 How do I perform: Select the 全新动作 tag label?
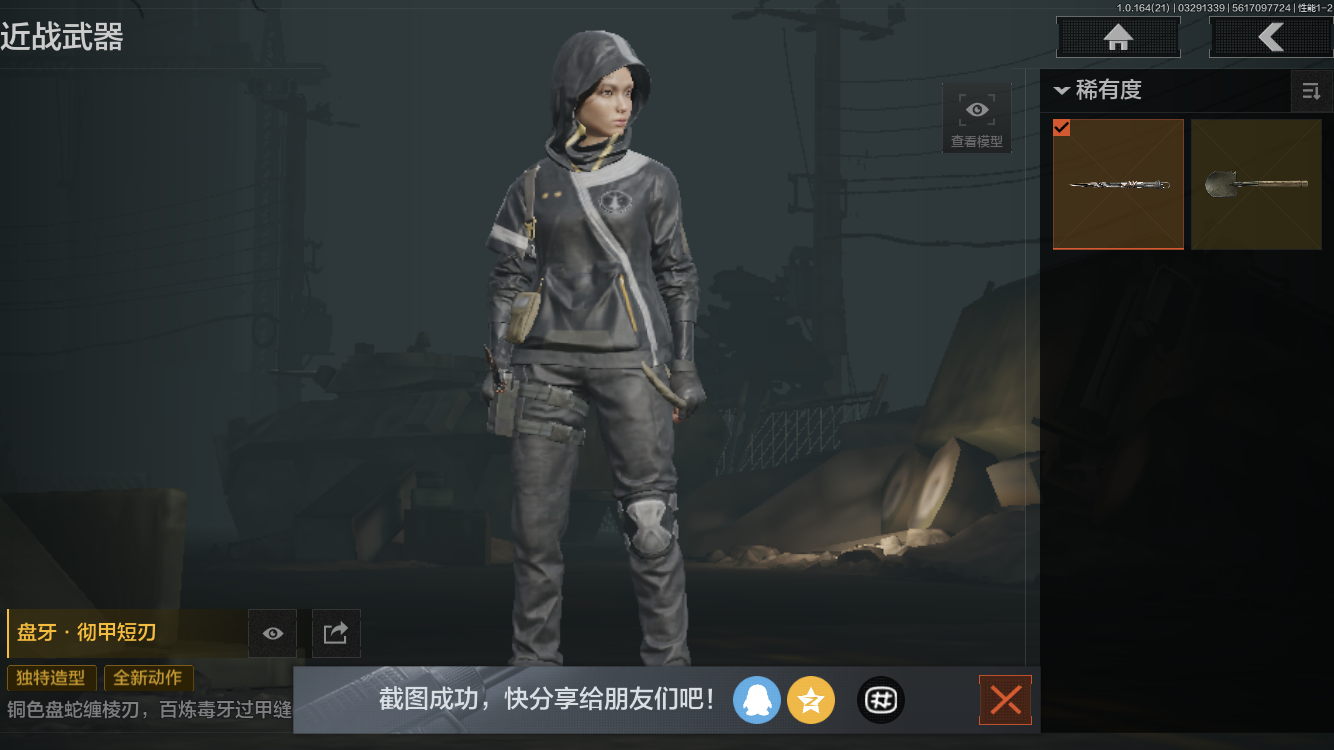[148, 678]
